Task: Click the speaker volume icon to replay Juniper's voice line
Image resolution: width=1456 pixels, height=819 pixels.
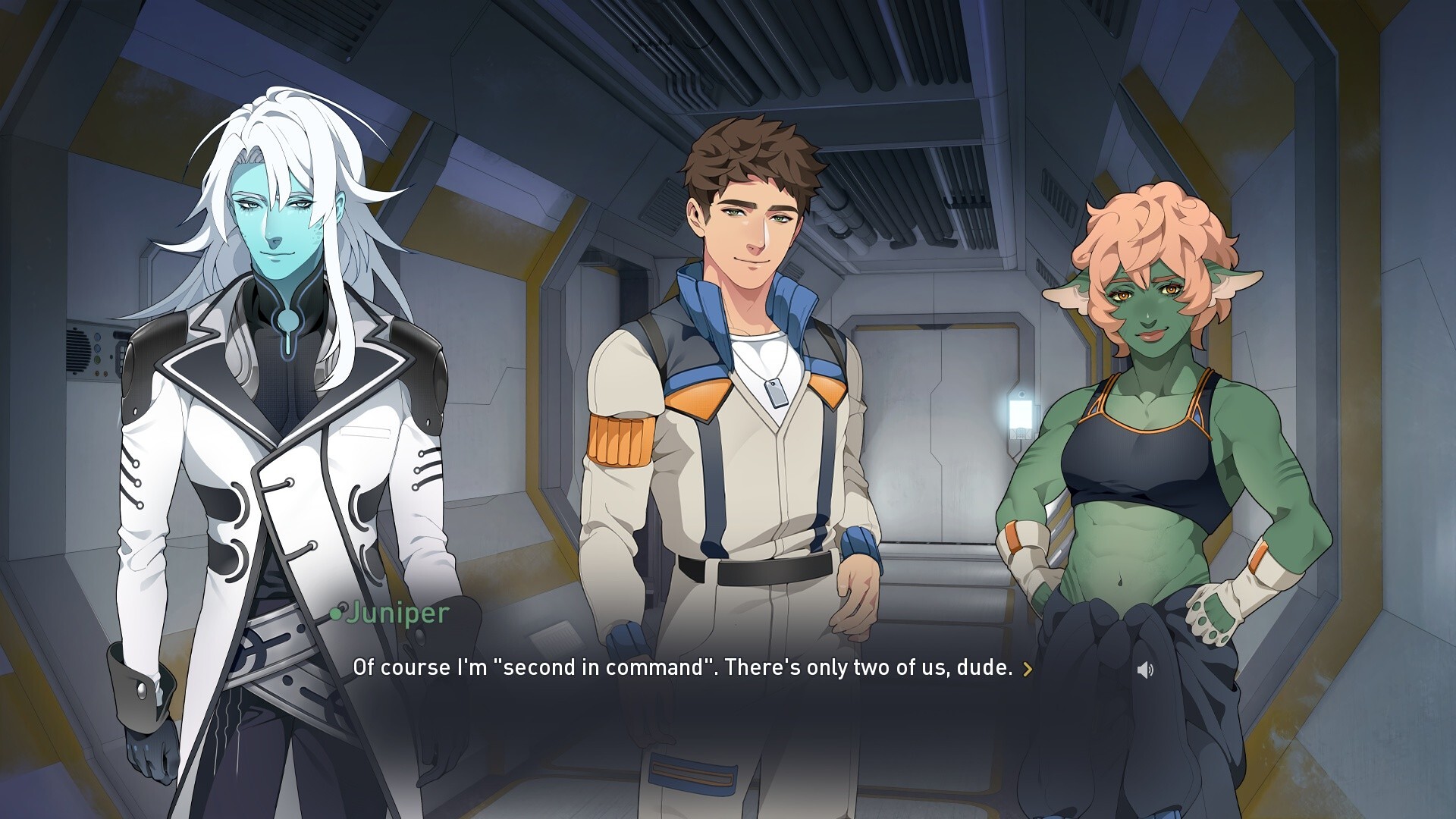Action: pyautogui.click(x=1144, y=670)
